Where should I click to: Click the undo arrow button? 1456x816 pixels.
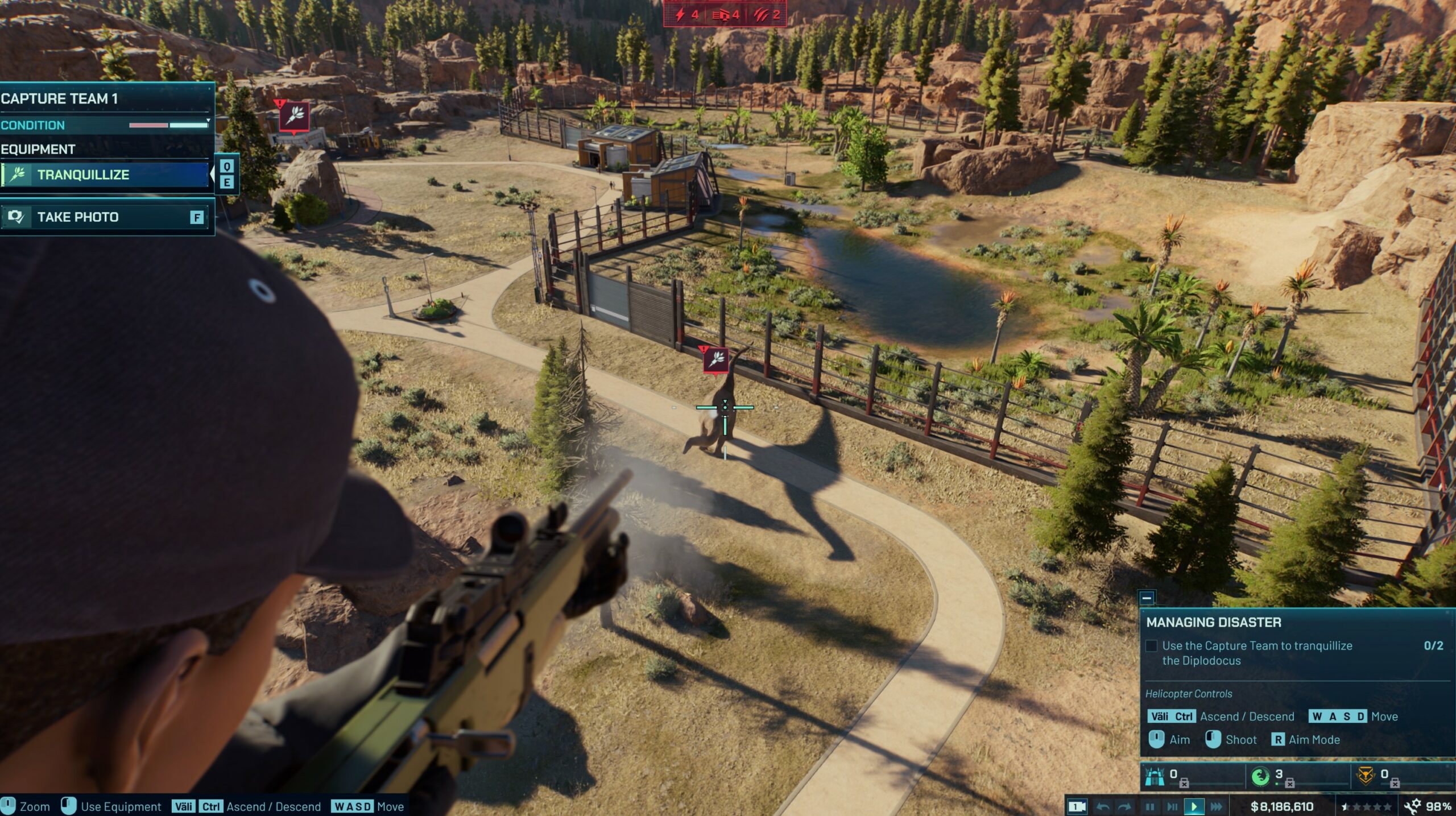(x=1103, y=806)
